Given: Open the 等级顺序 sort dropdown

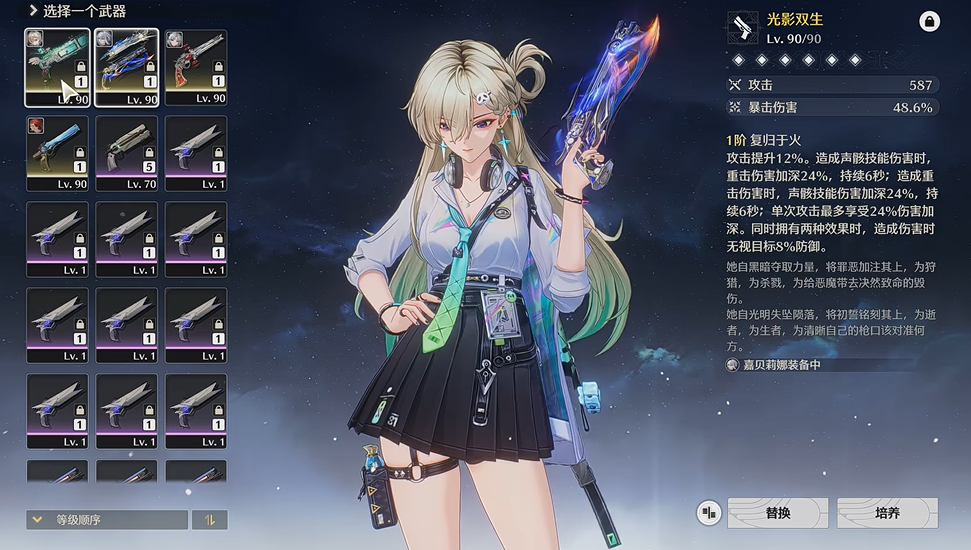Looking at the screenshot, I should [x=107, y=520].
